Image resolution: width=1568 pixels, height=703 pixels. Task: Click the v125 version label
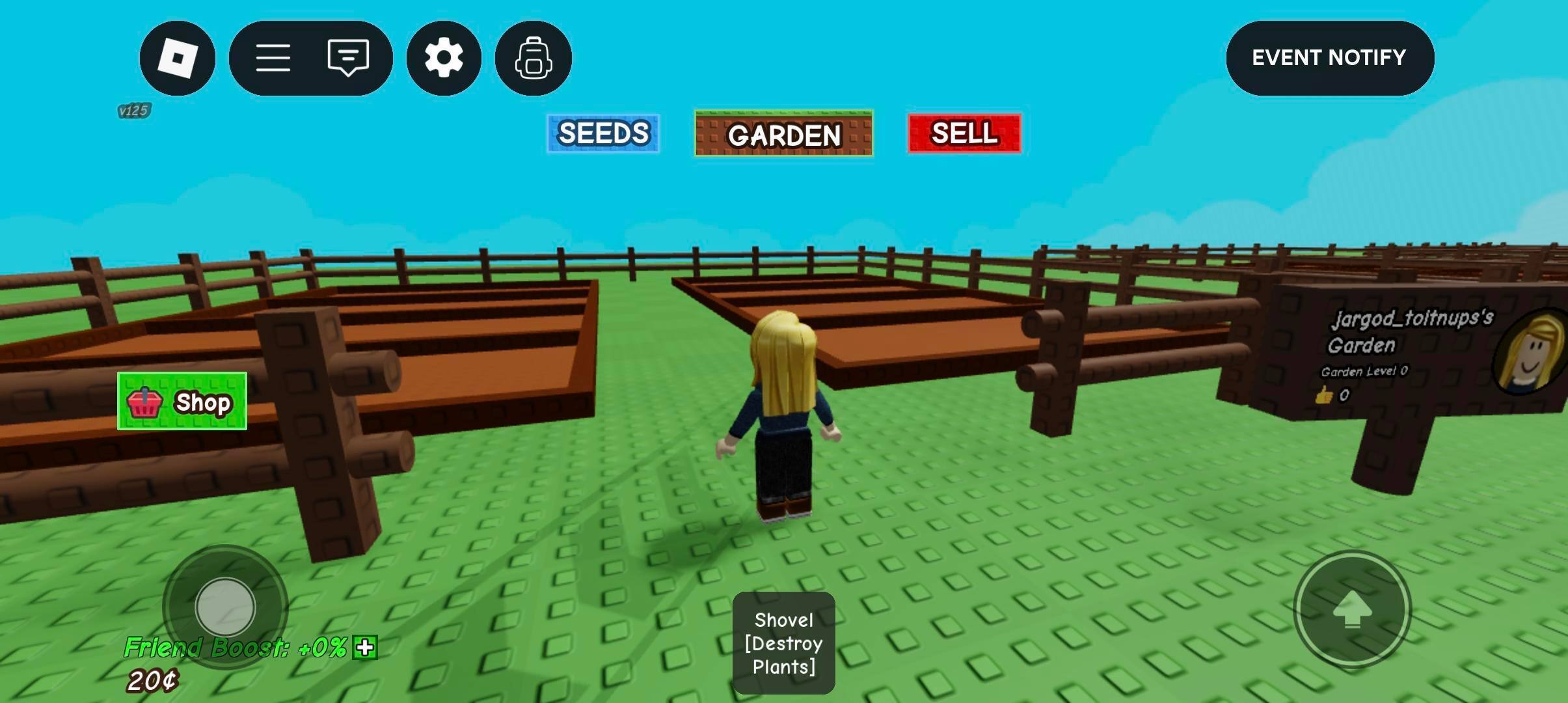point(133,111)
